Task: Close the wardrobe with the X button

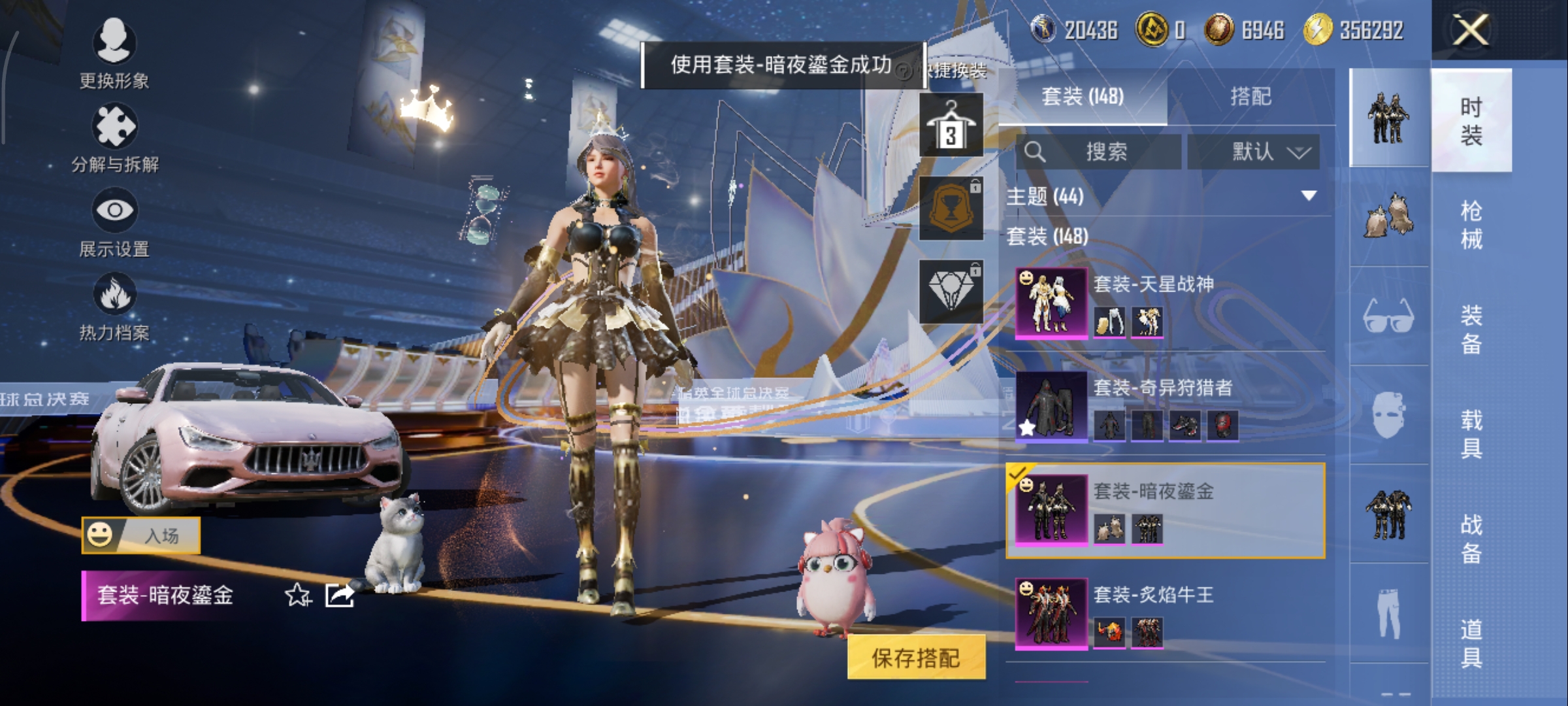Action: (x=1470, y=30)
